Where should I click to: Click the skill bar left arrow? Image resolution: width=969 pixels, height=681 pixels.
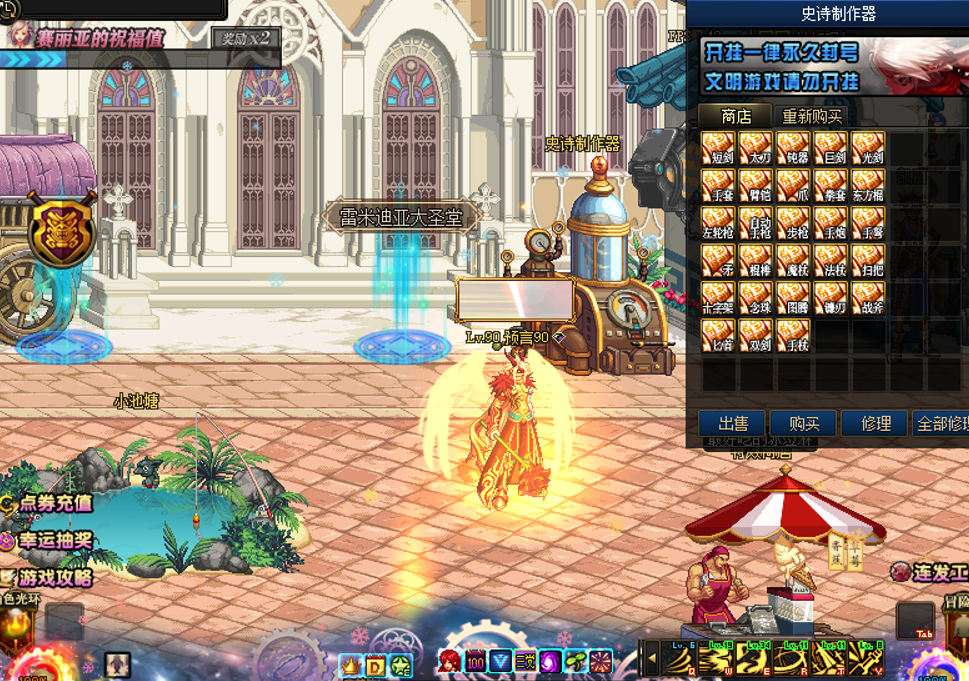tap(650, 659)
